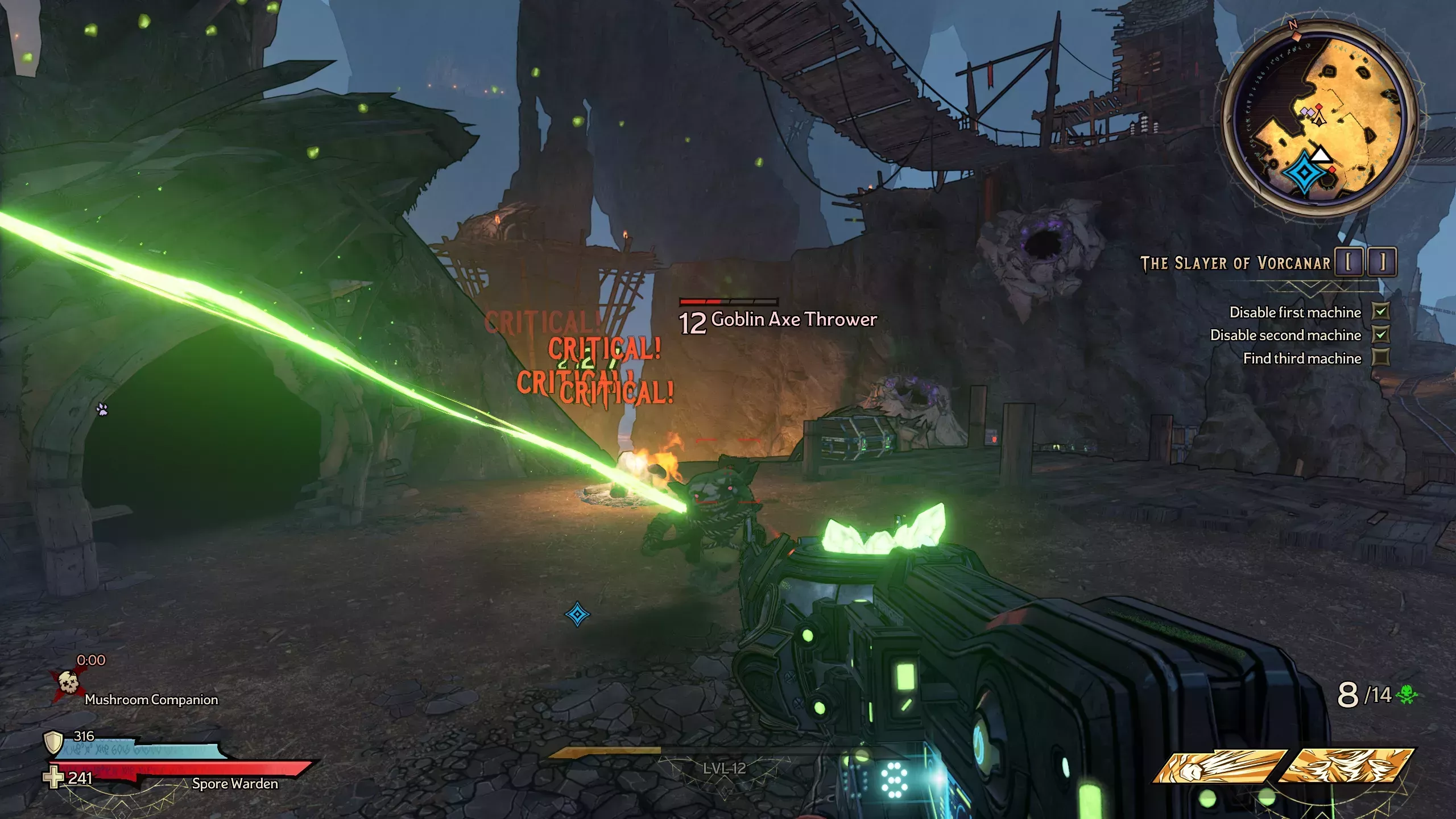
Task: Tick the Find third machine checkbox
Action: point(1380,358)
